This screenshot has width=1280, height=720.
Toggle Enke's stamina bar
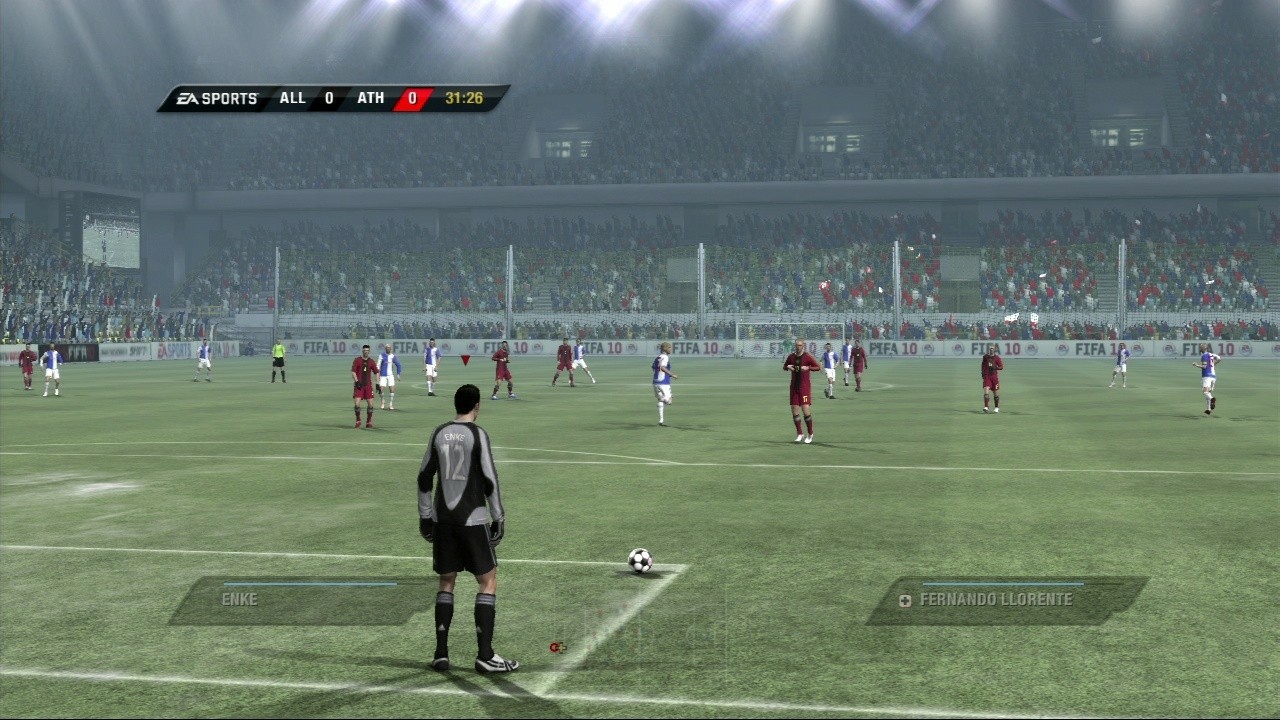pos(310,585)
